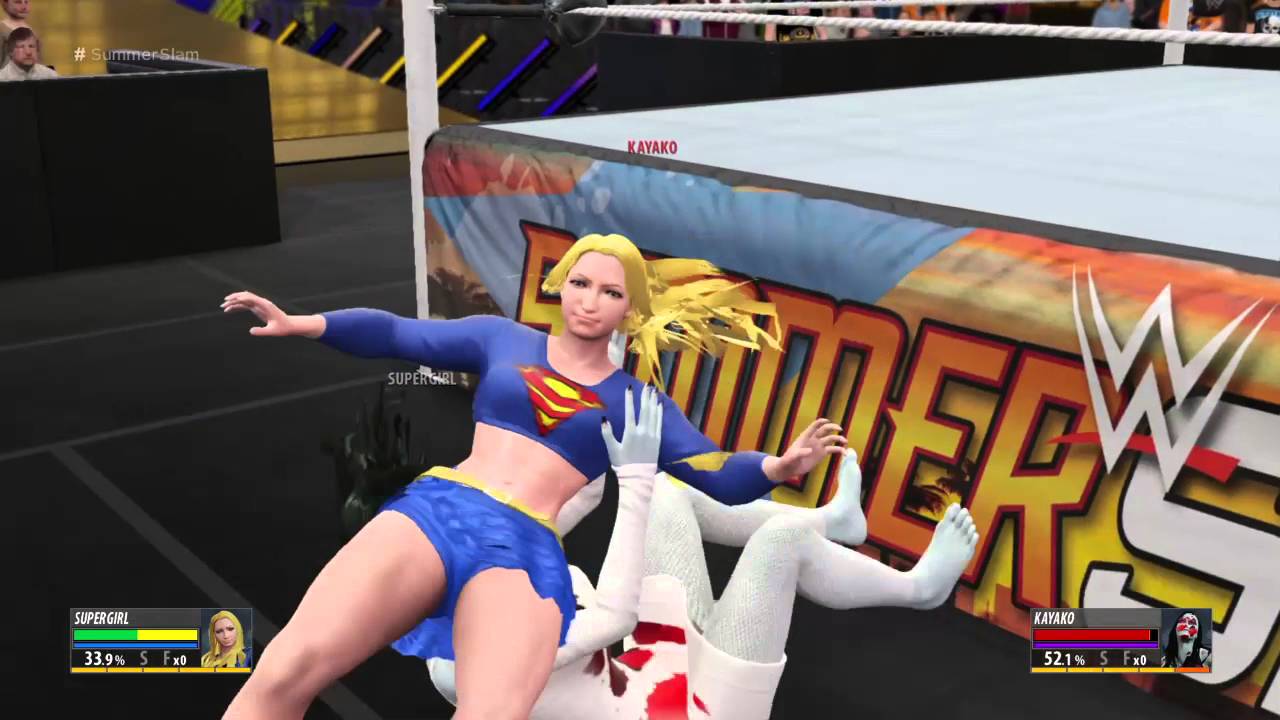Click Supergirl's portrait in the HUD

point(225,638)
